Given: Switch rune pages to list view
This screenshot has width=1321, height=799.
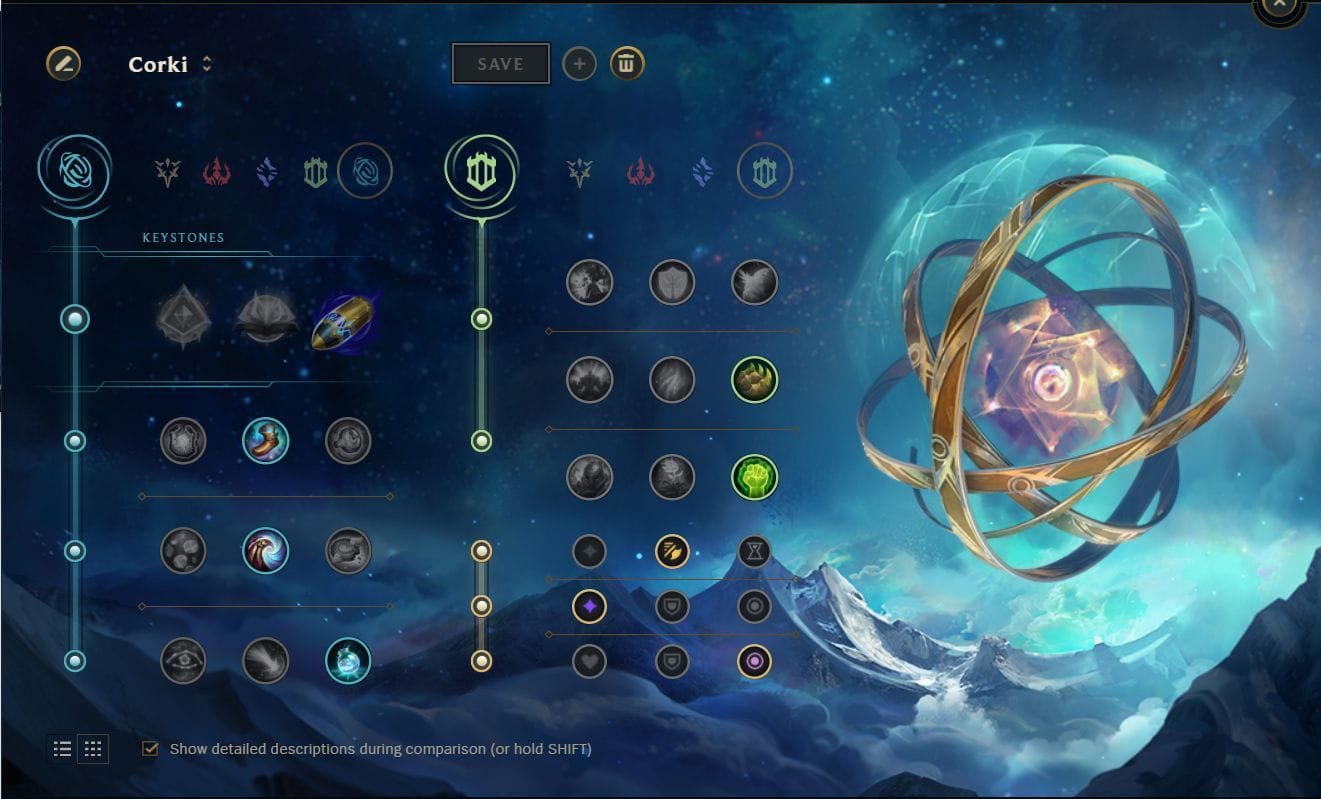Looking at the screenshot, I should [60, 748].
